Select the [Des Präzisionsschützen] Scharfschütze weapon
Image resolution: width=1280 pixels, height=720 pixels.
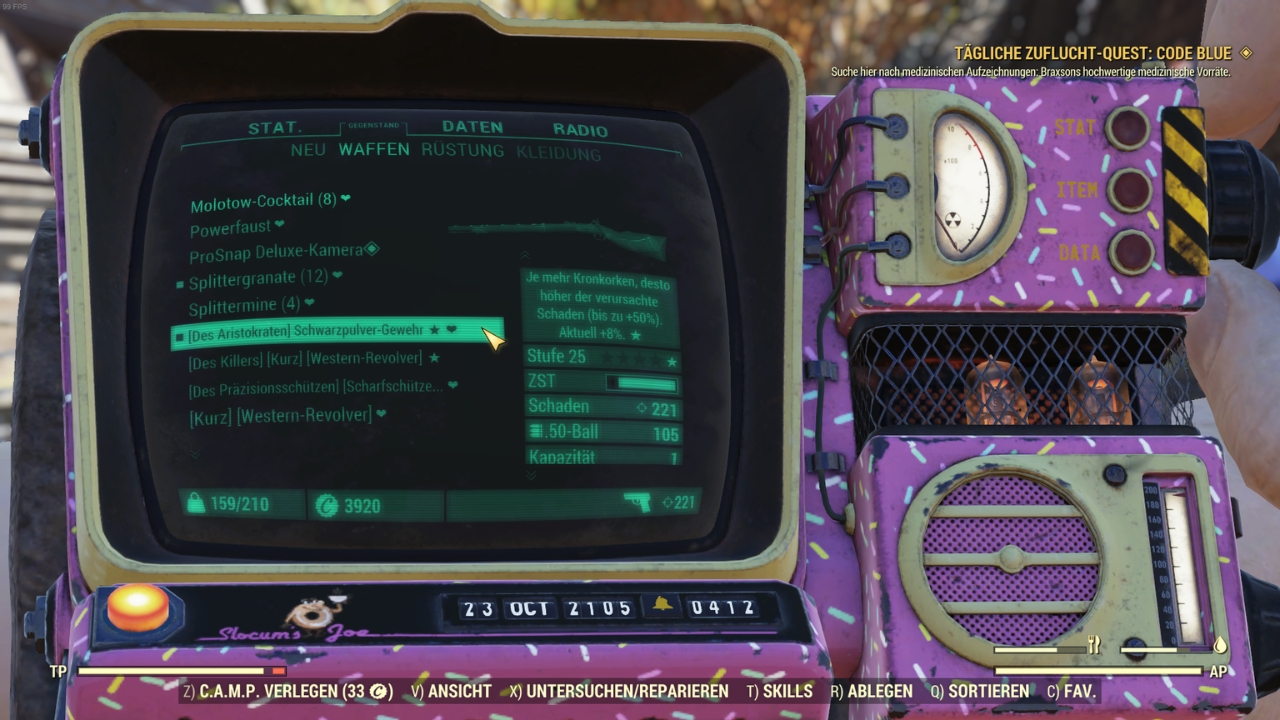point(315,386)
